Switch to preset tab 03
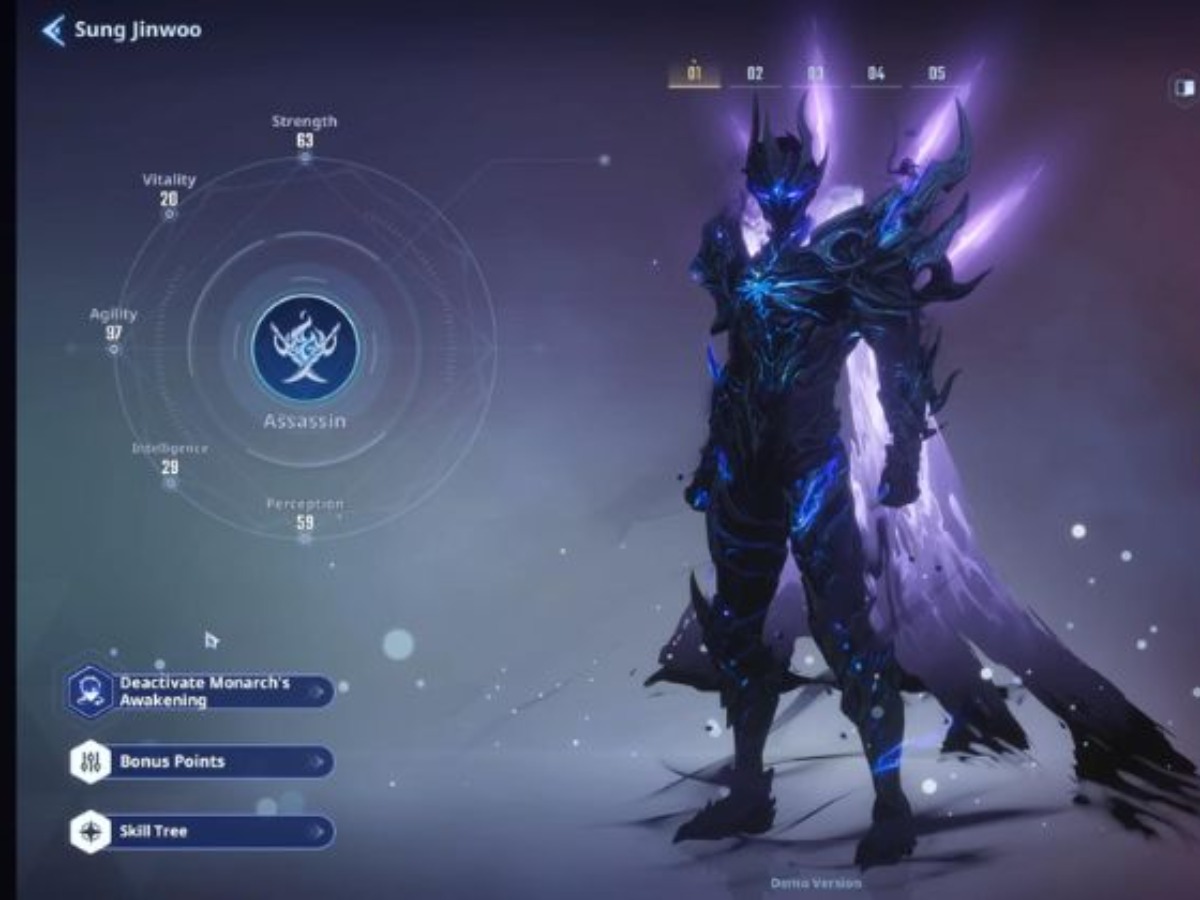The width and height of the screenshot is (1200, 900). pyautogui.click(x=816, y=74)
